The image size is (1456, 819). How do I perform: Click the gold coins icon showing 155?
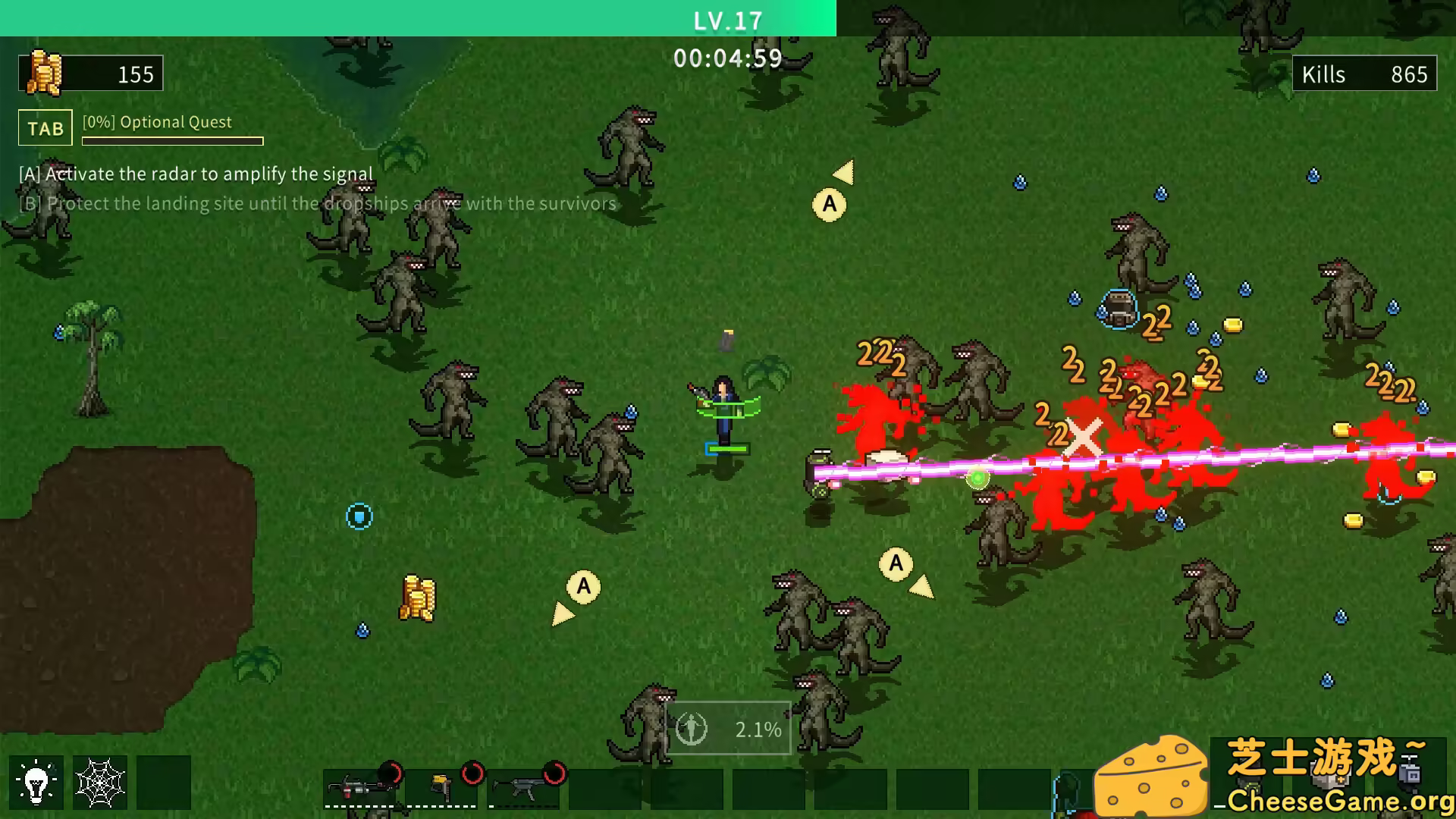tap(45, 74)
